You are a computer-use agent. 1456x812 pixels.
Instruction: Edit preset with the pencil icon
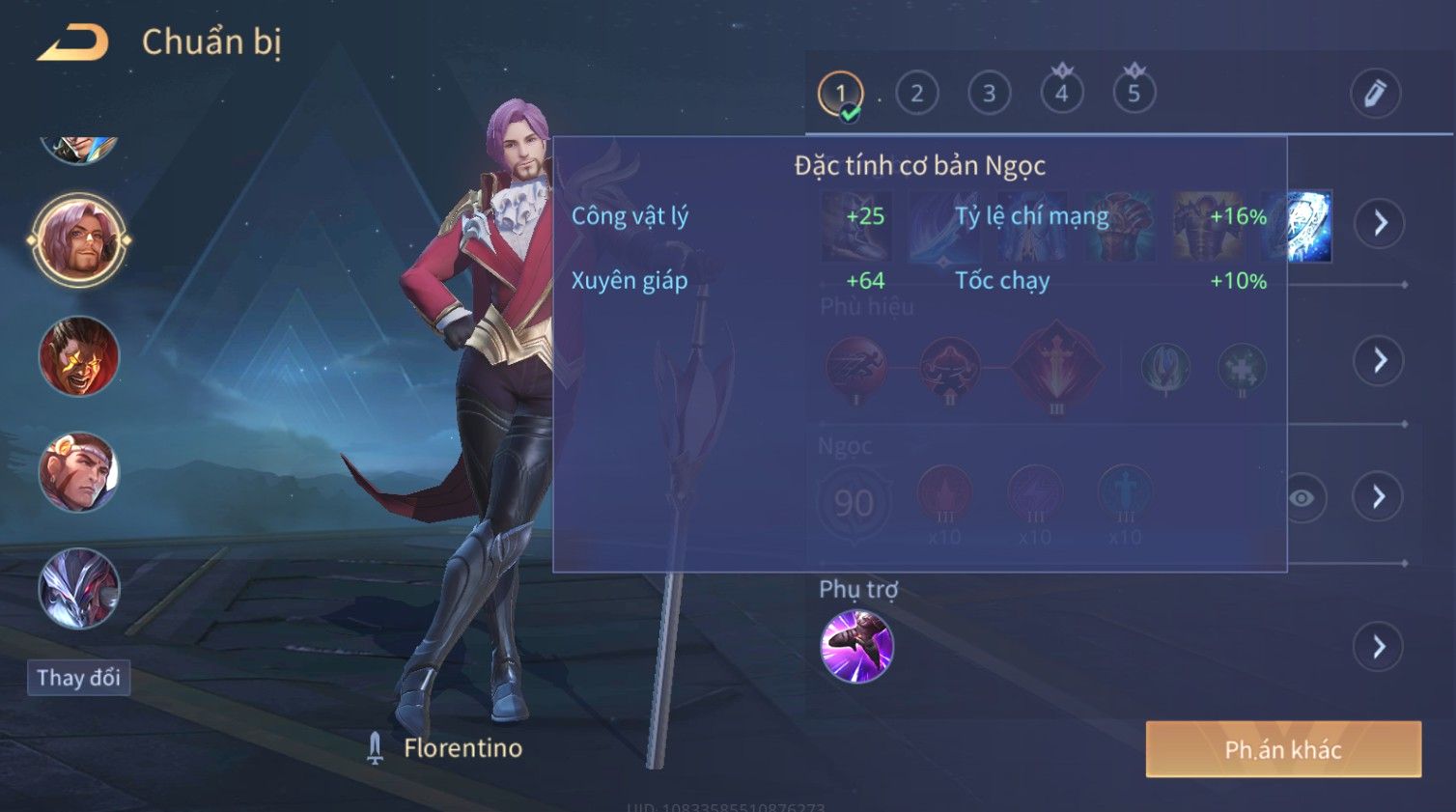[x=1375, y=94]
